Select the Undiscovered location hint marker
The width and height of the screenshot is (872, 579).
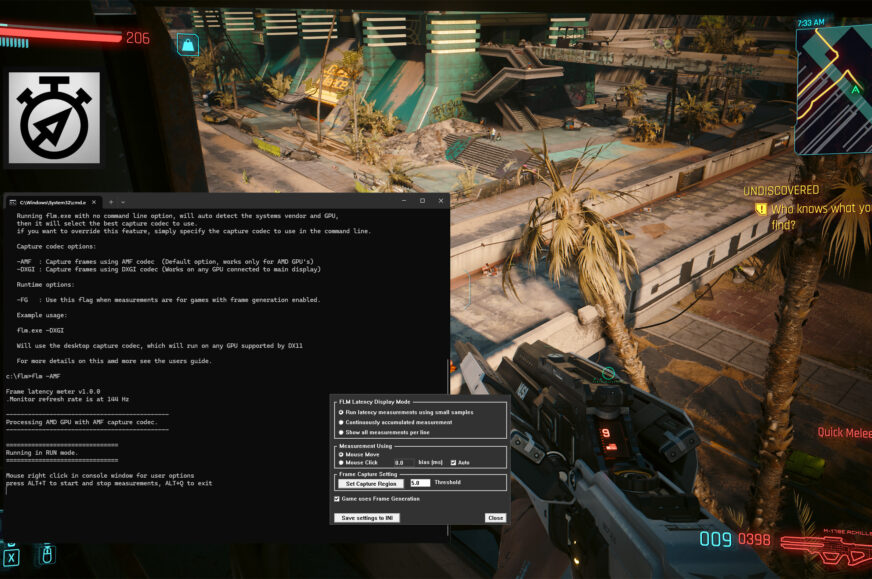click(x=761, y=209)
